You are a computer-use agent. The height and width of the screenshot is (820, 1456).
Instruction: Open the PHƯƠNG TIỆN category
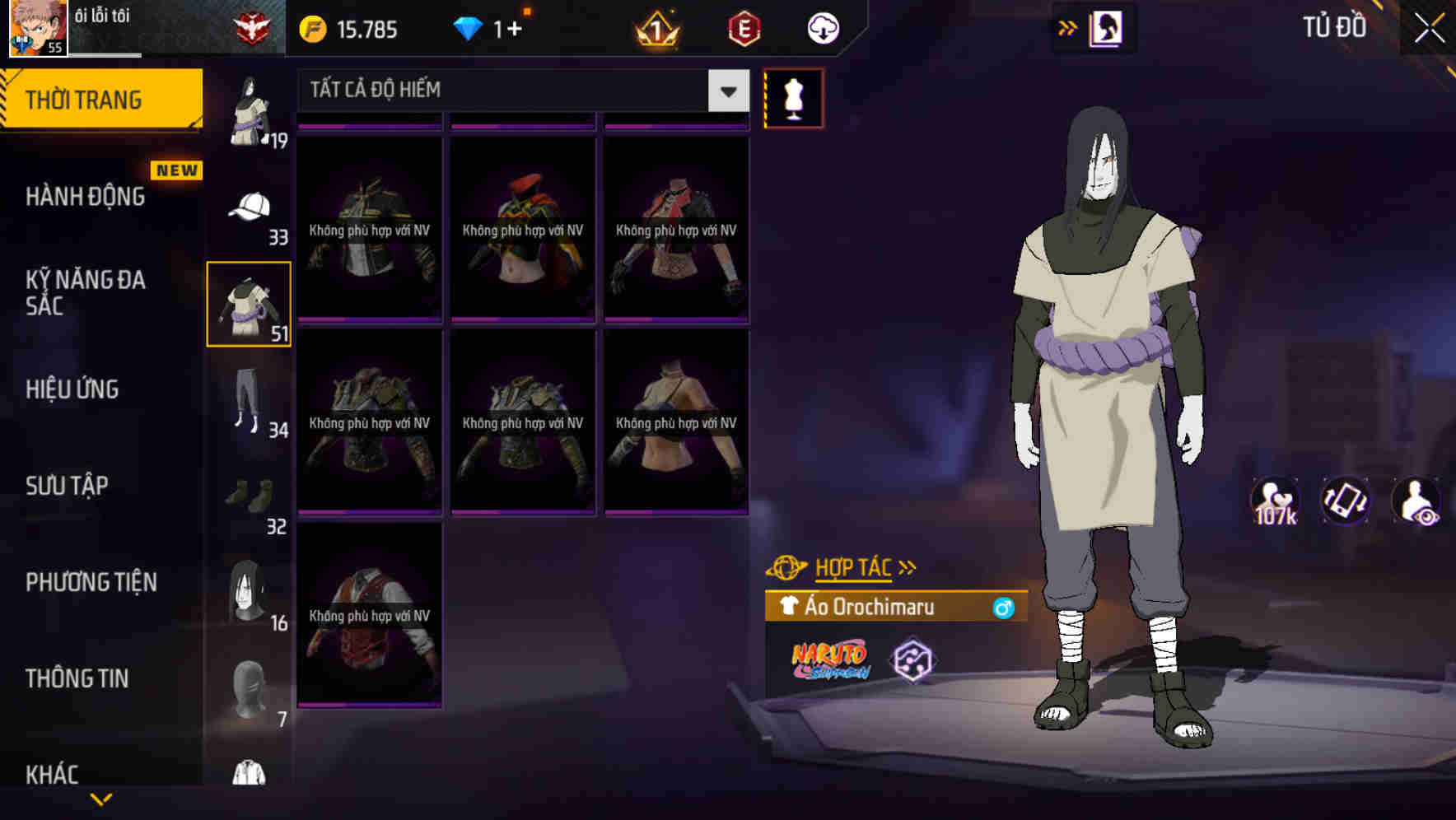91,582
